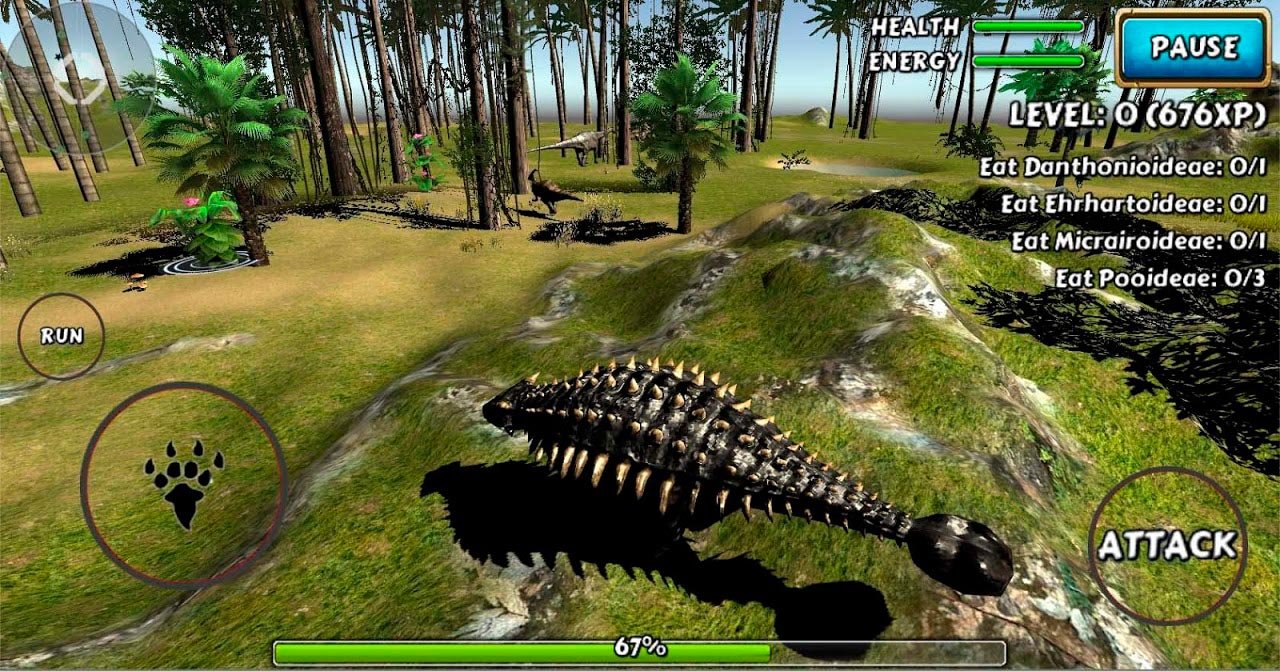Viewport: 1280px width, 671px height.
Task: Tap the ATTACK button
Action: 1167,545
